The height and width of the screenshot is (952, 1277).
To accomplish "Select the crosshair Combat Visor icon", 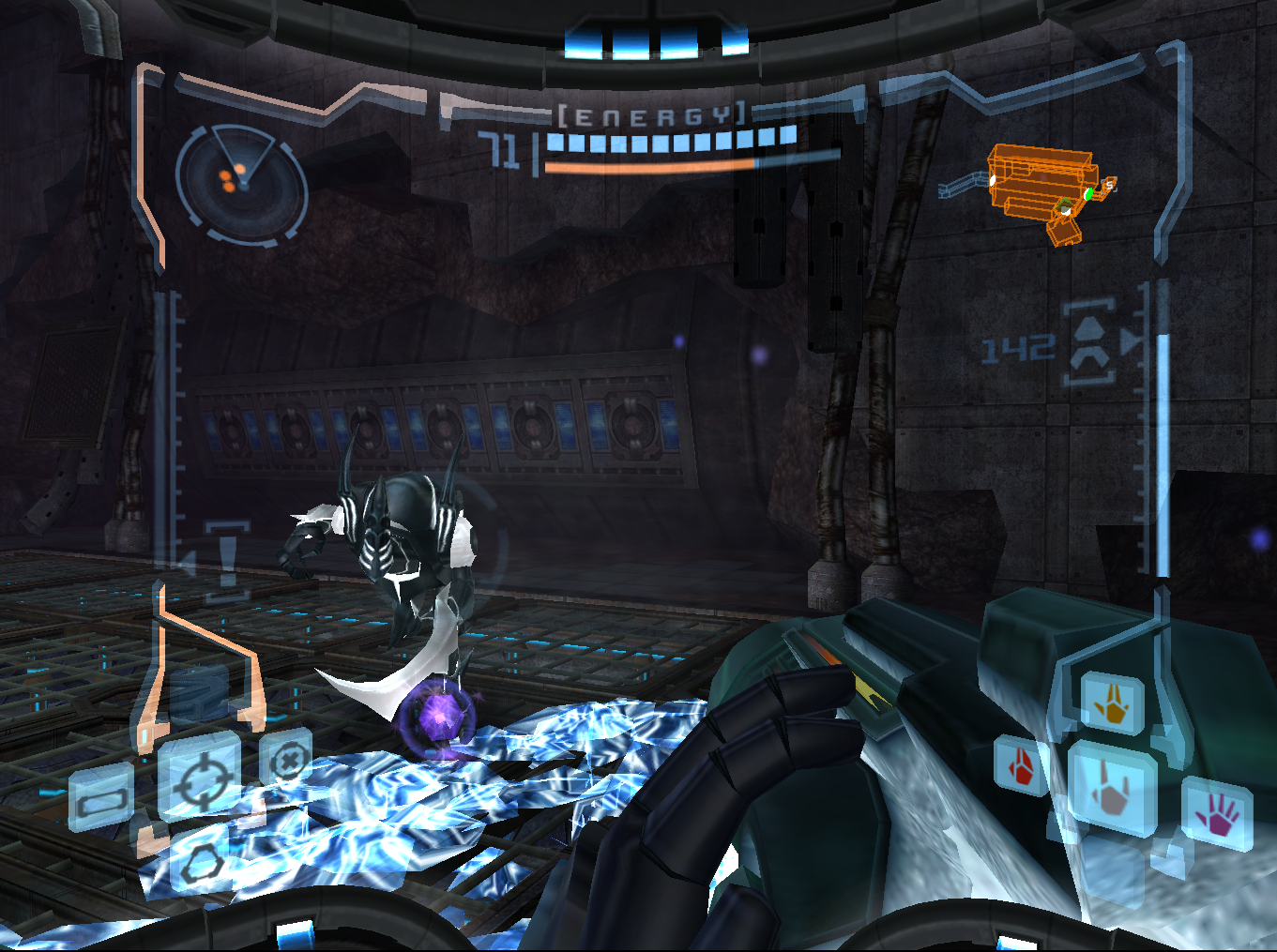I will tap(199, 779).
